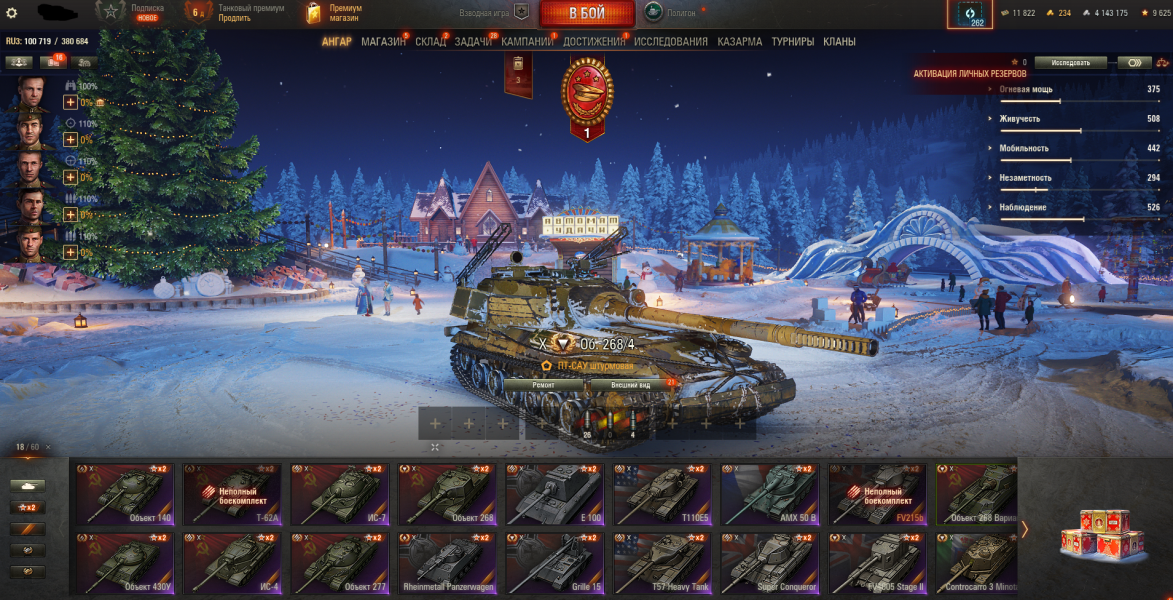Go to the ЗАДАЧИ tab
The image size is (1173, 600).
pyautogui.click(x=473, y=42)
